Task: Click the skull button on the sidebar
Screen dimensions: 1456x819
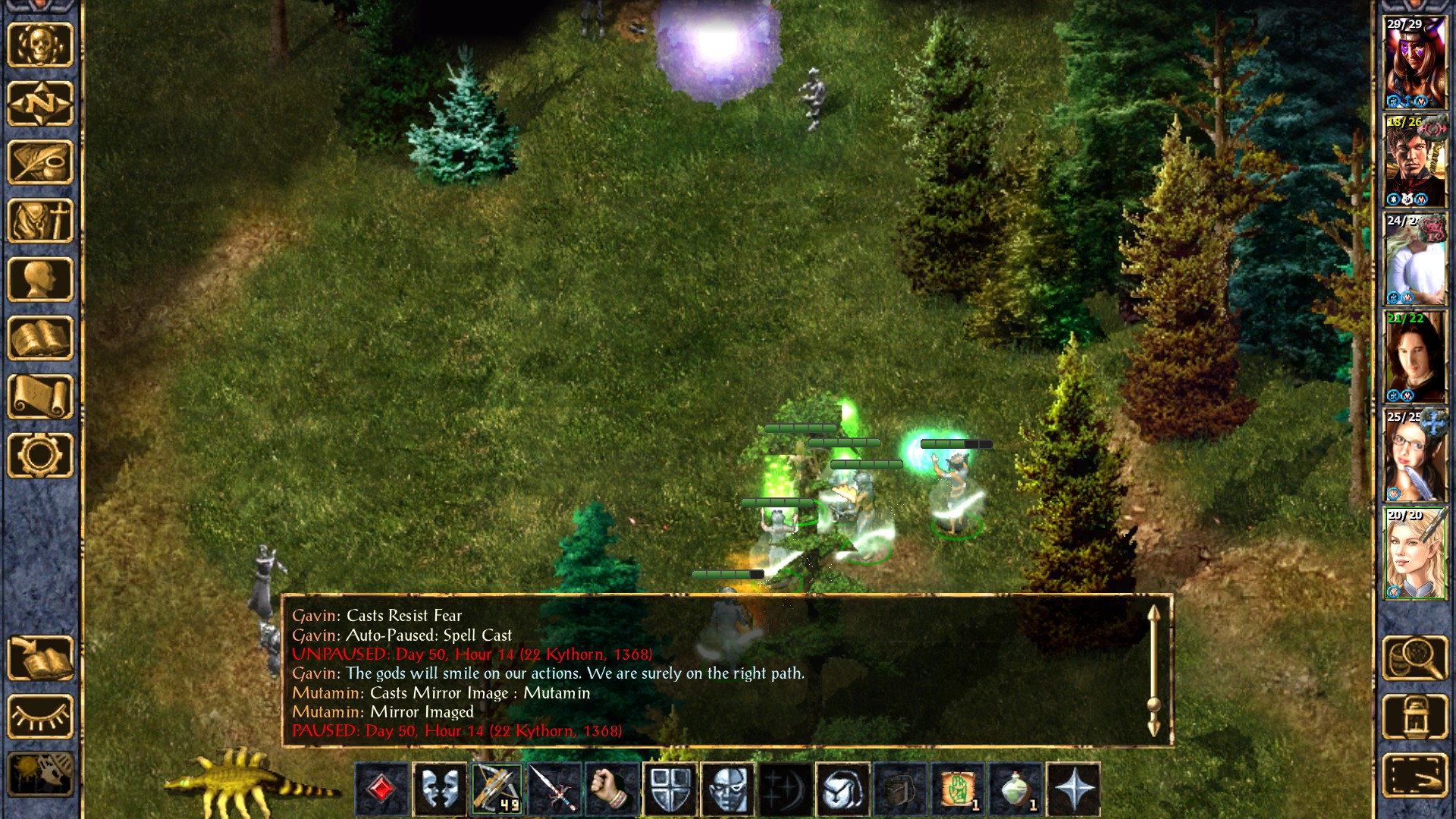Action: pyautogui.click(x=40, y=45)
